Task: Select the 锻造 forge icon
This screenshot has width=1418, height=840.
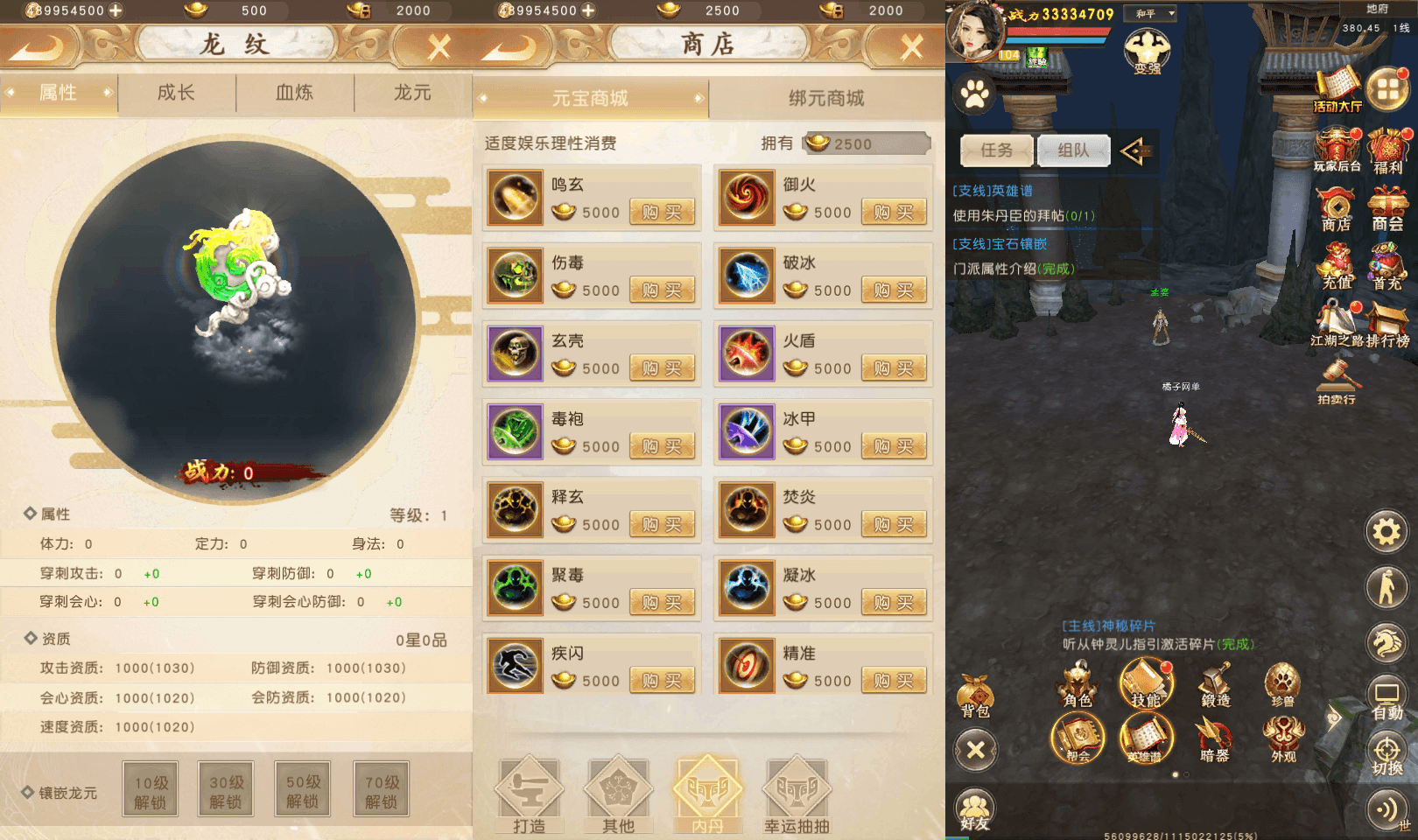Action: click(x=1215, y=682)
